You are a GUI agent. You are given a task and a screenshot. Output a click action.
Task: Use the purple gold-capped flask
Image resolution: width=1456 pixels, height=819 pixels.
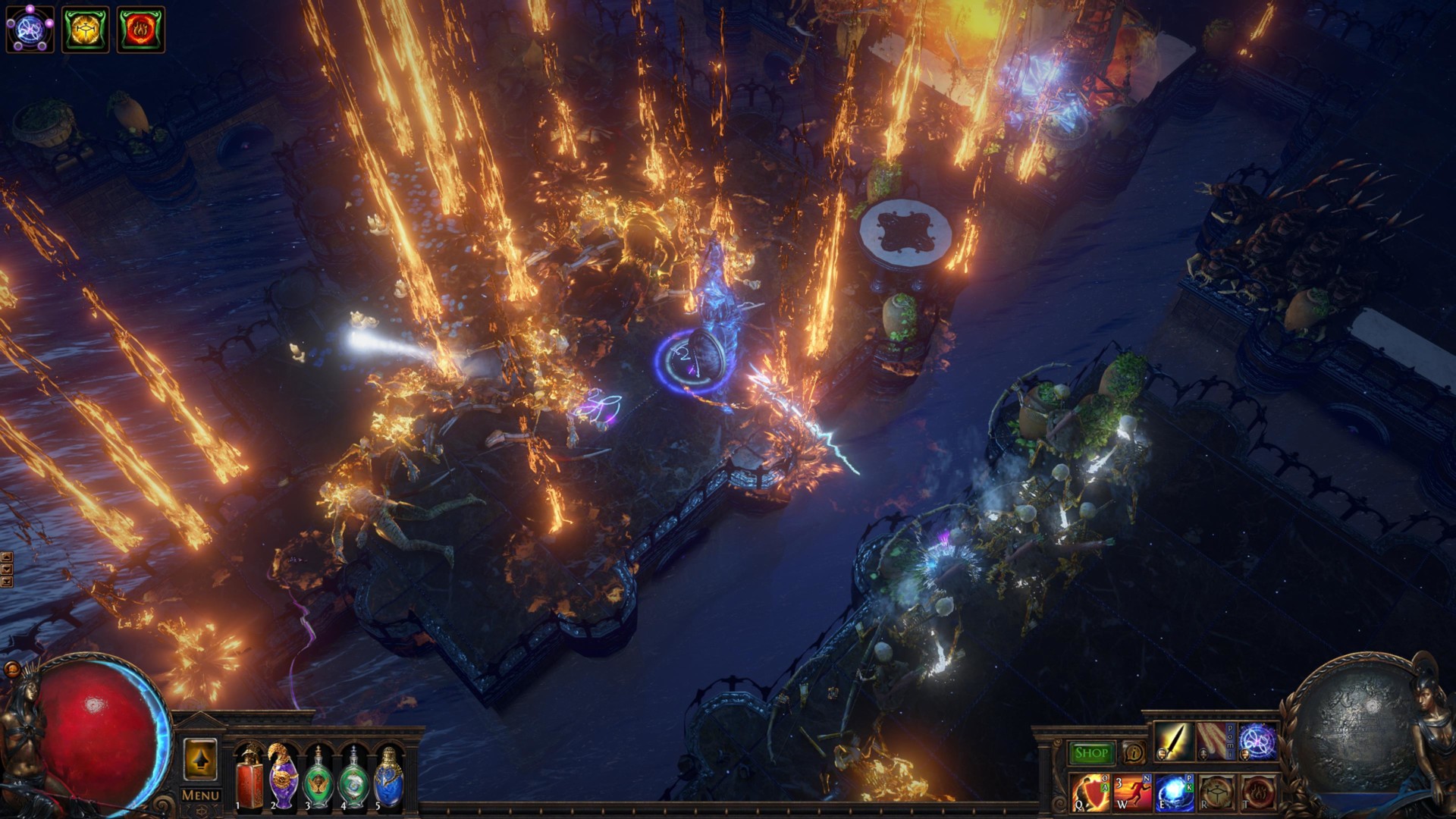[284, 777]
